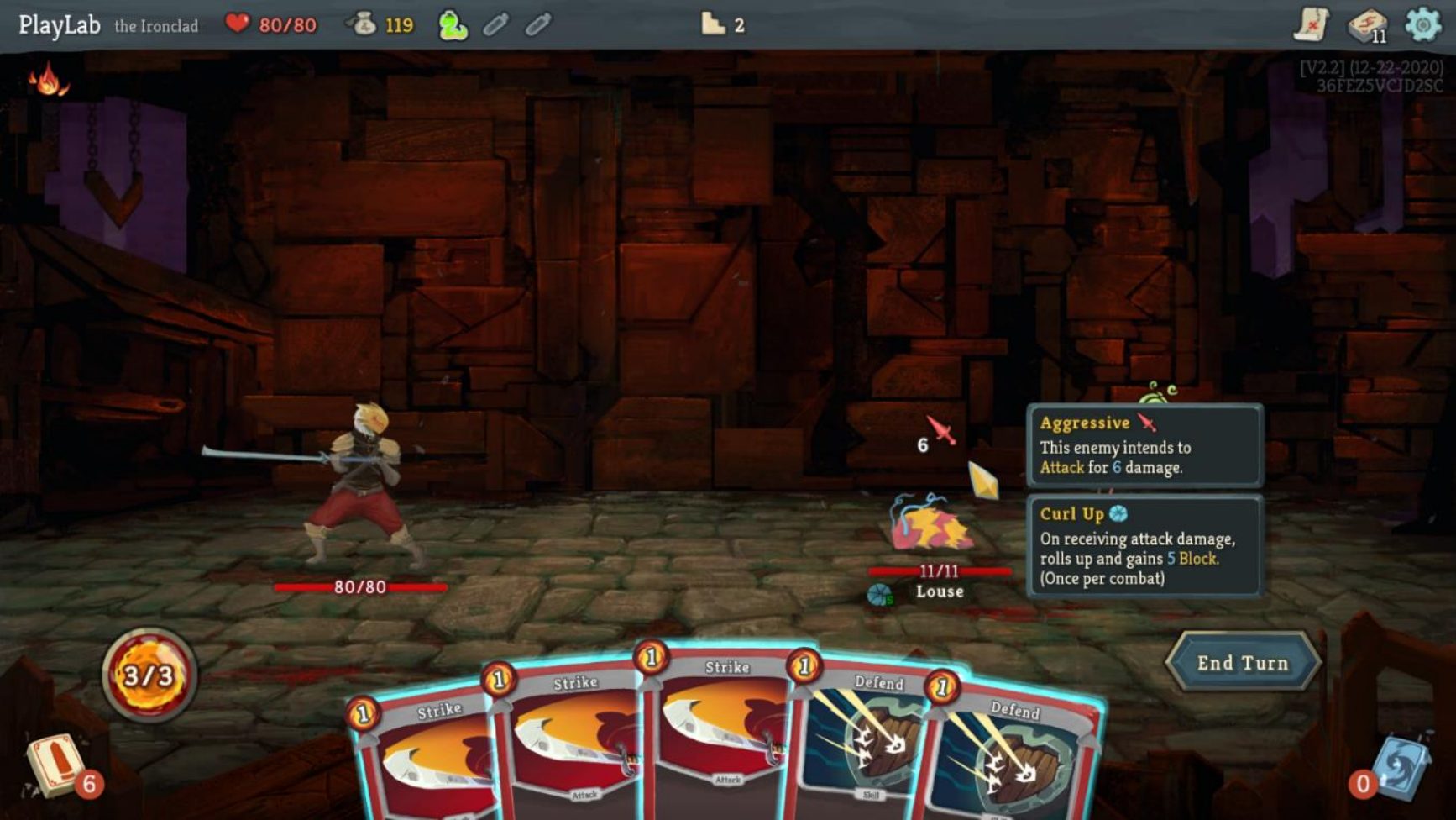Image resolution: width=1456 pixels, height=820 pixels.
Task: Click the first empty potion slot
Action: pos(497,24)
